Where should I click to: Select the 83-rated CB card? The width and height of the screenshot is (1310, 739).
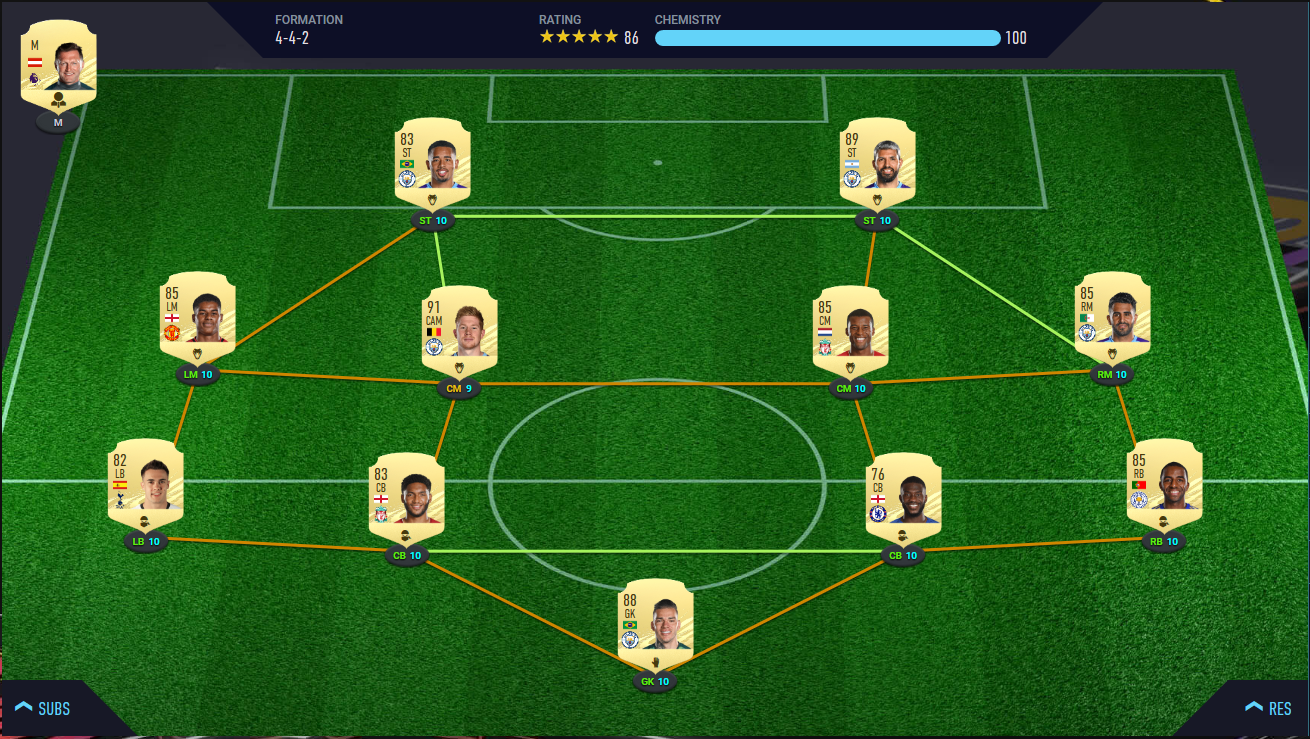407,497
